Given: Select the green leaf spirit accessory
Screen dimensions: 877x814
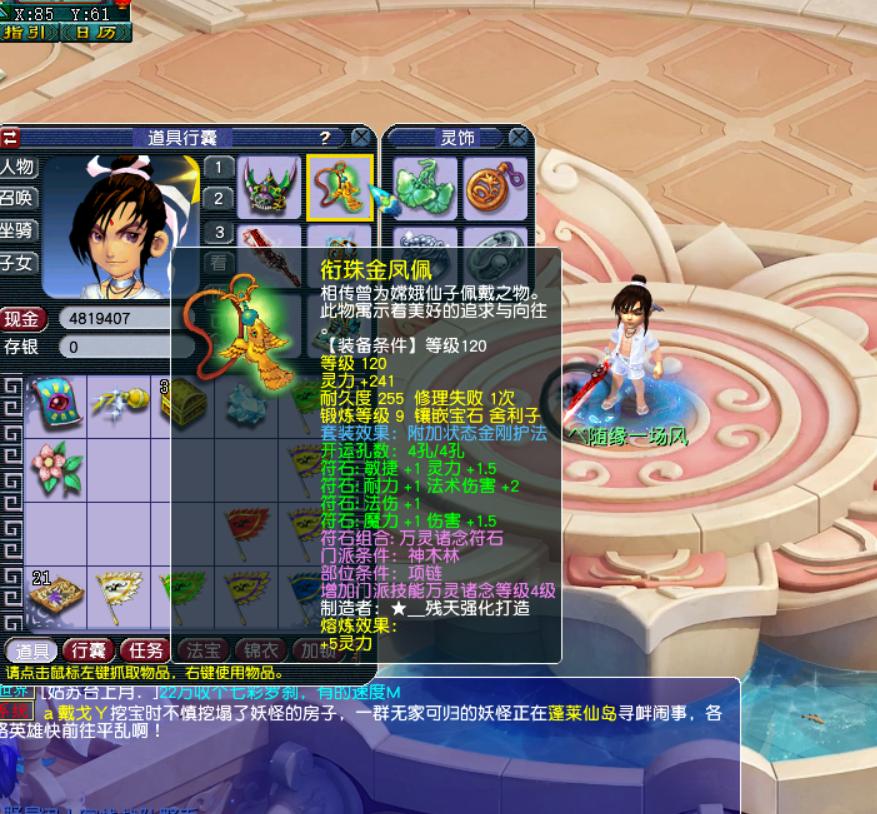Looking at the screenshot, I should [x=424, y=187].
